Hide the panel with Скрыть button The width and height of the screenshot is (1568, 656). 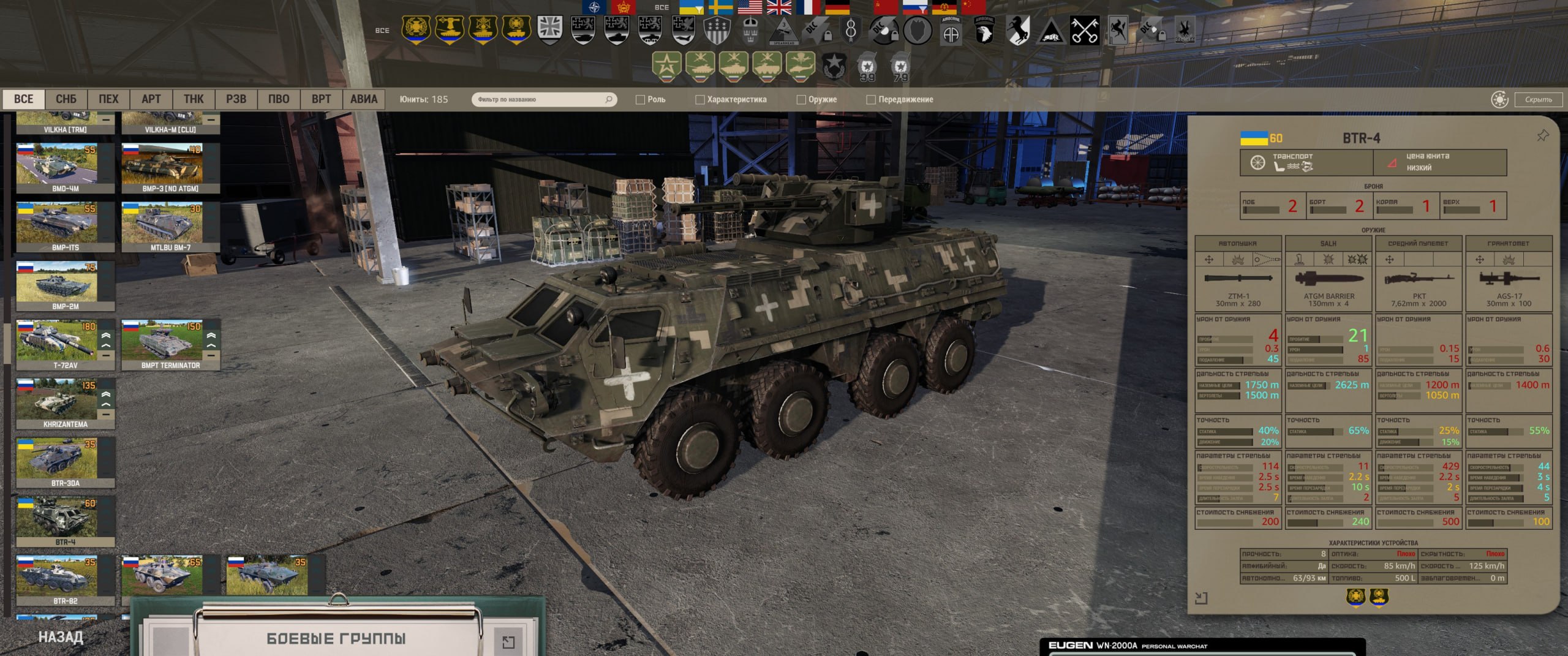point(1538,99)
